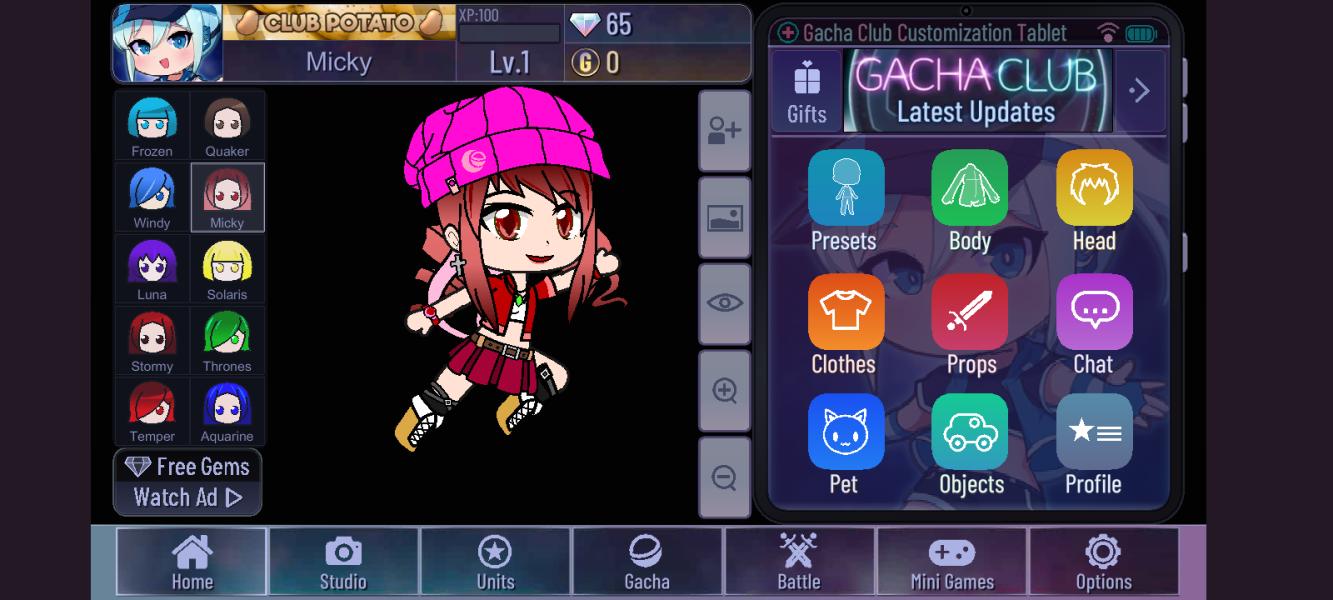Screen dimensions: 1333x600
Task: Open the Gifts box
Action: (x=806, y=91)
